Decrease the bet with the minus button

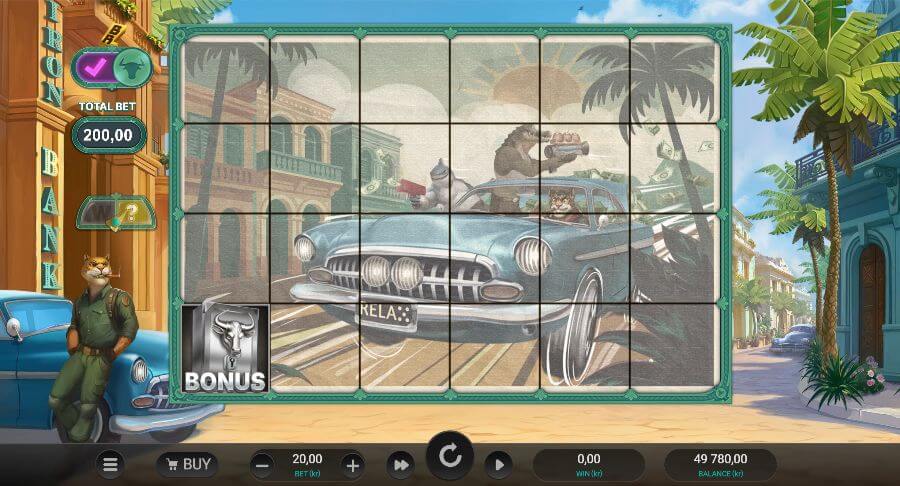click(x=262, y=464)
